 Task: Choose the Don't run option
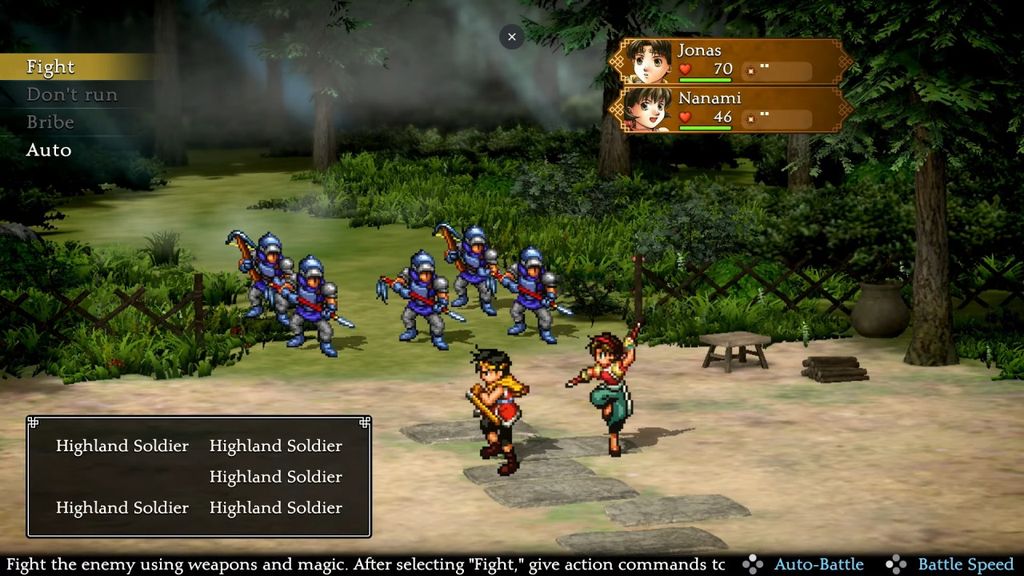[72, 95]
